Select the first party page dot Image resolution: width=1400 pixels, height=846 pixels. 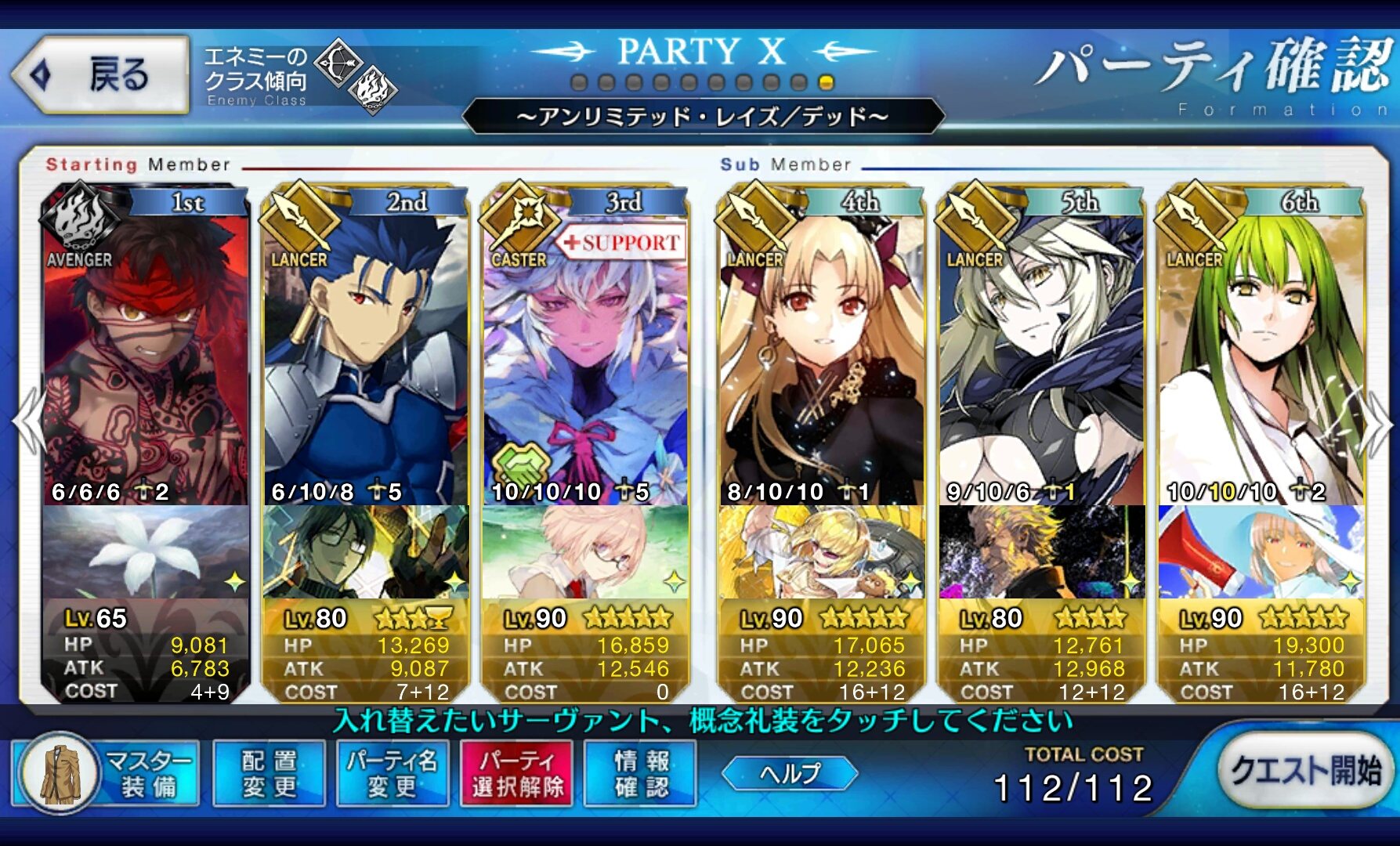click(x=579, y=83)
